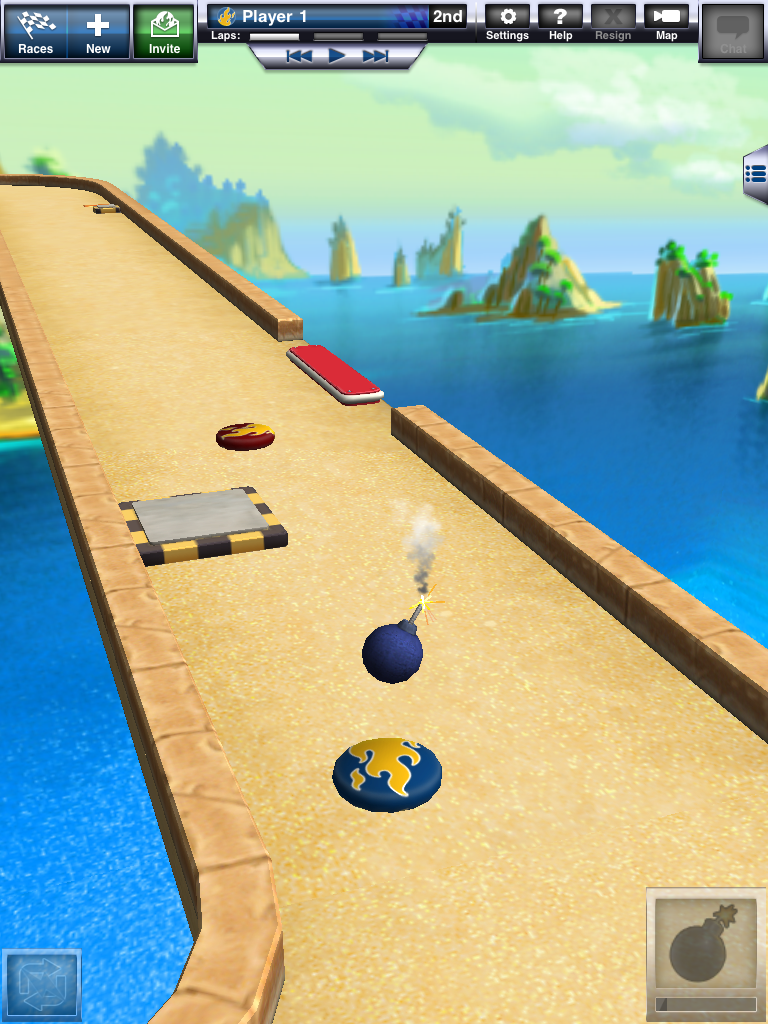Rewind the replay to the previous turn
Image resolution: width=768 pixels, height=1024 pixels.
pyautogui.click(x=299, y=56)
